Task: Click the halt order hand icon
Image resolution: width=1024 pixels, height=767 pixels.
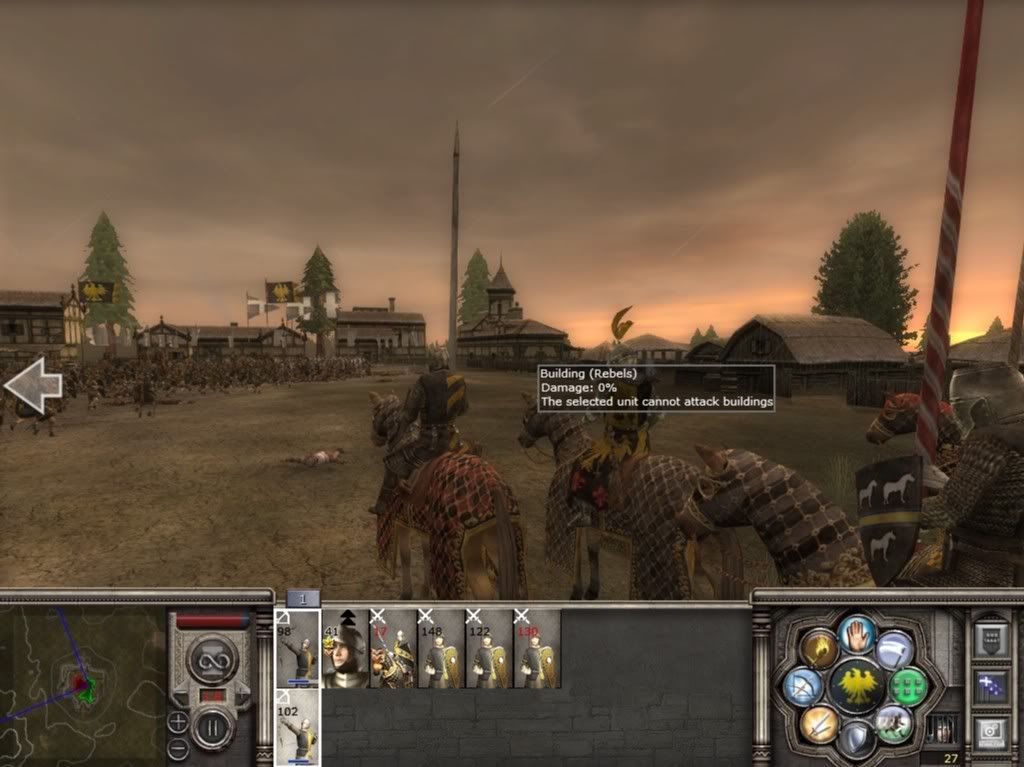Action: [x=856, y=633]
